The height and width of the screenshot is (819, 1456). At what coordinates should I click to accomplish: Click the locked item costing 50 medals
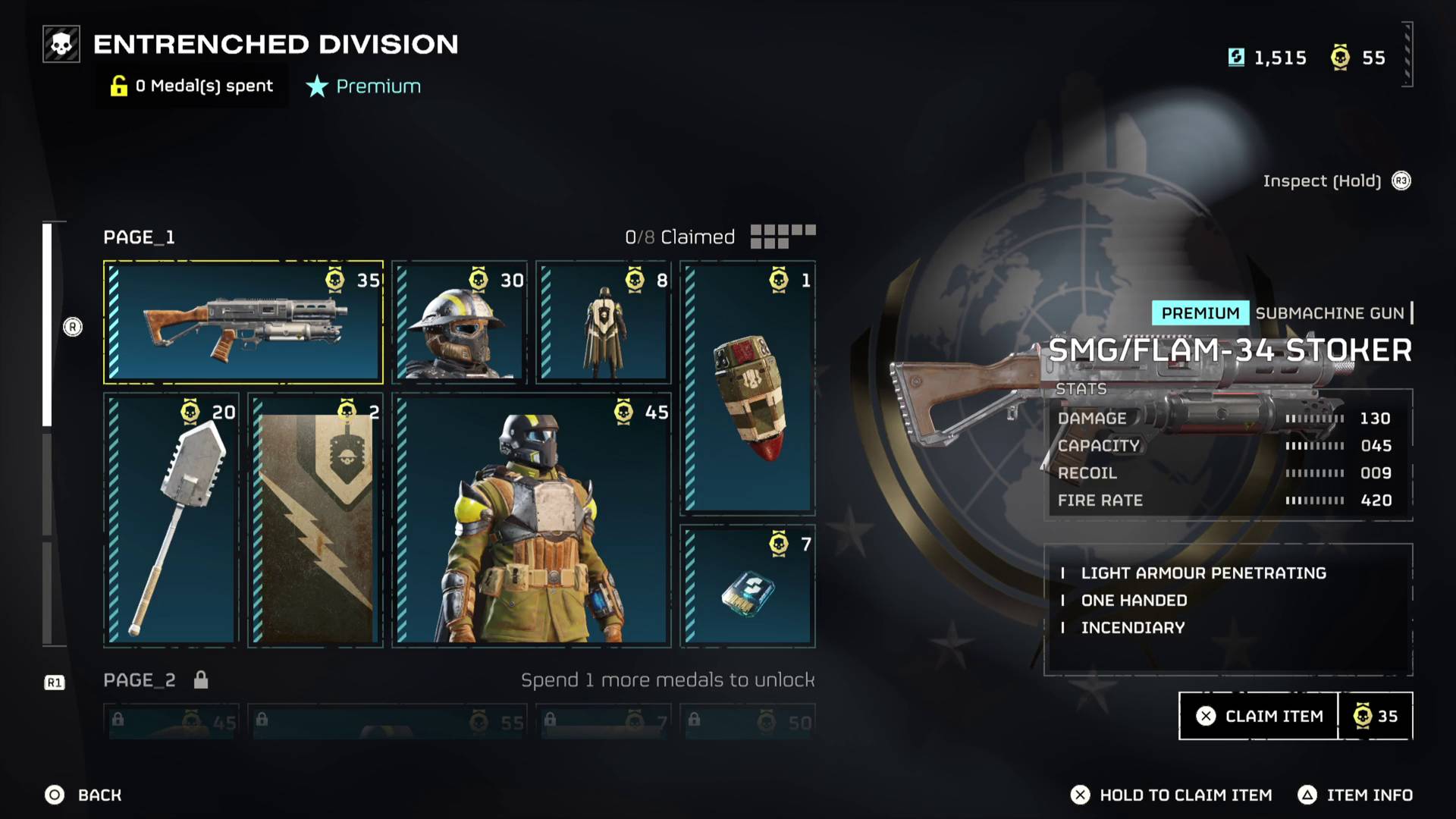click(747, 720)
